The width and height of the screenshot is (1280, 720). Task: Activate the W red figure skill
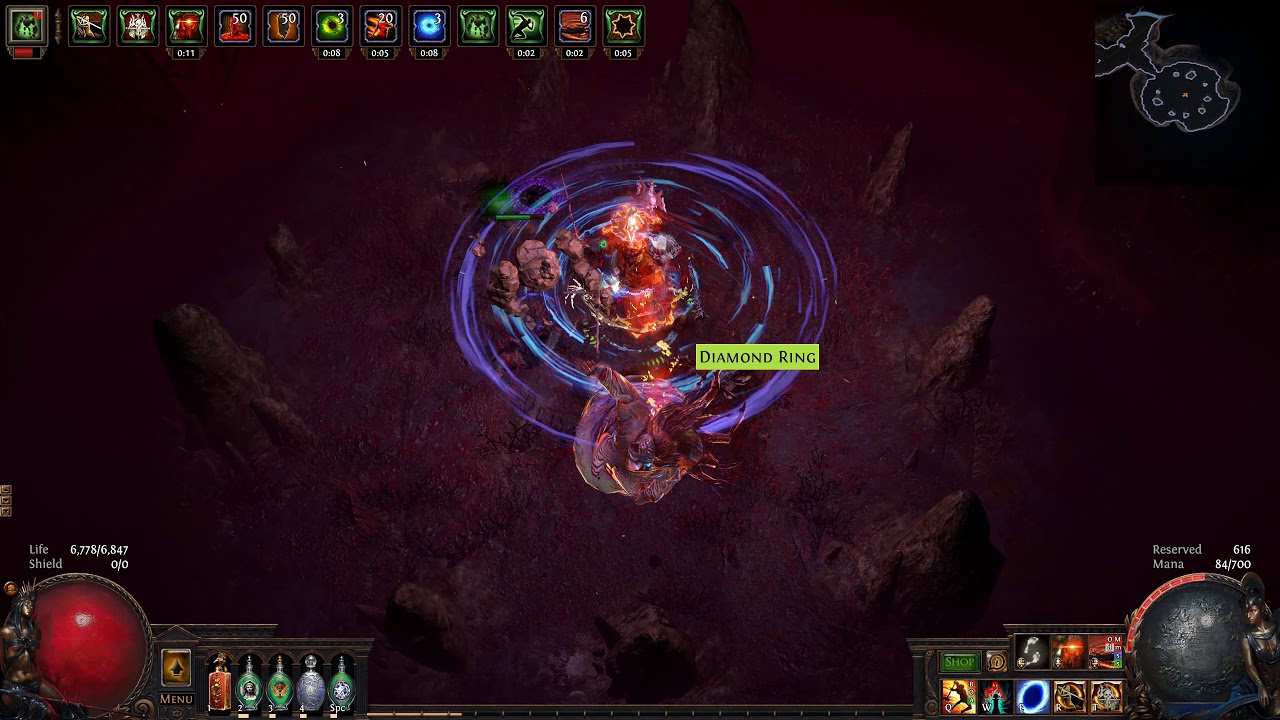(996, 696)
